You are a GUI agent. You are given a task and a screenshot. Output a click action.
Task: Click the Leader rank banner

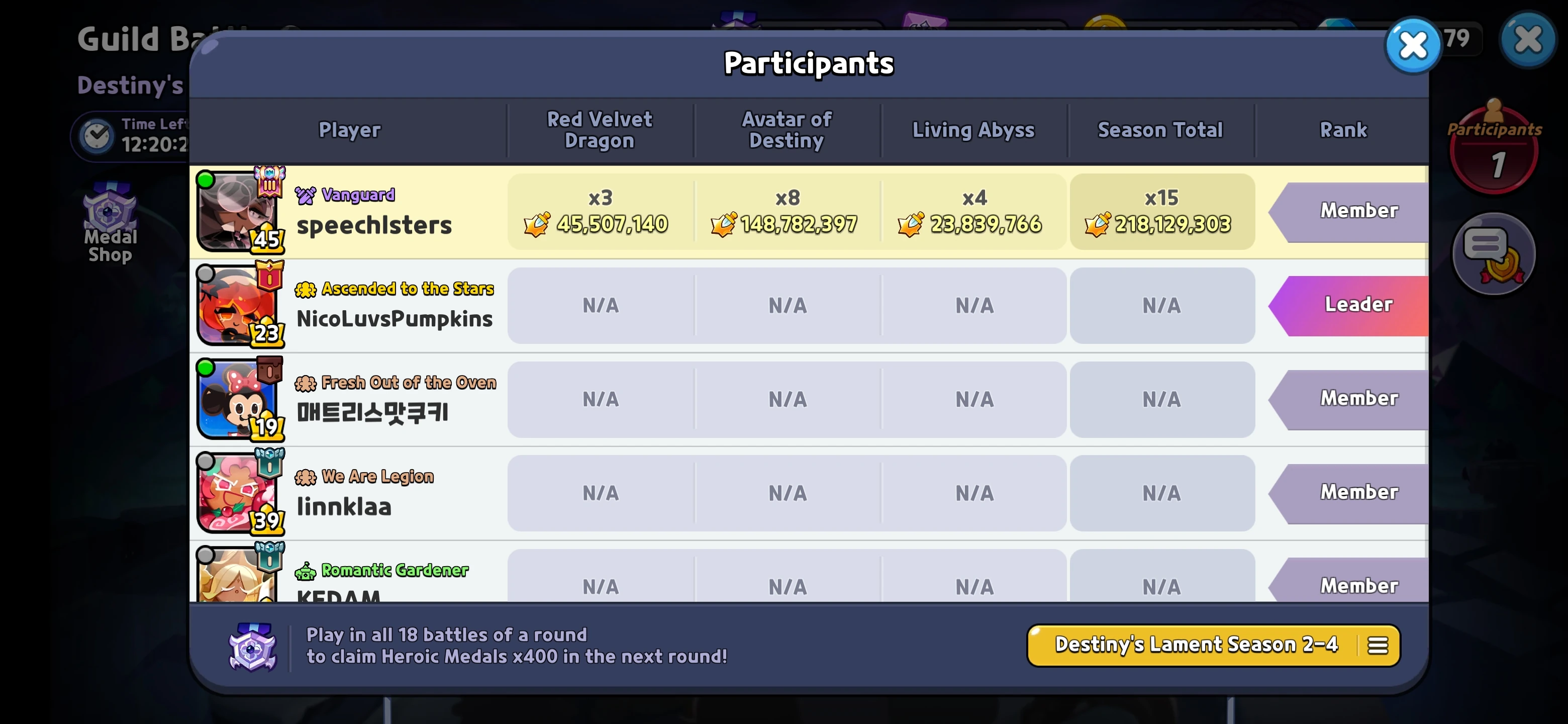click(1358, 305)
